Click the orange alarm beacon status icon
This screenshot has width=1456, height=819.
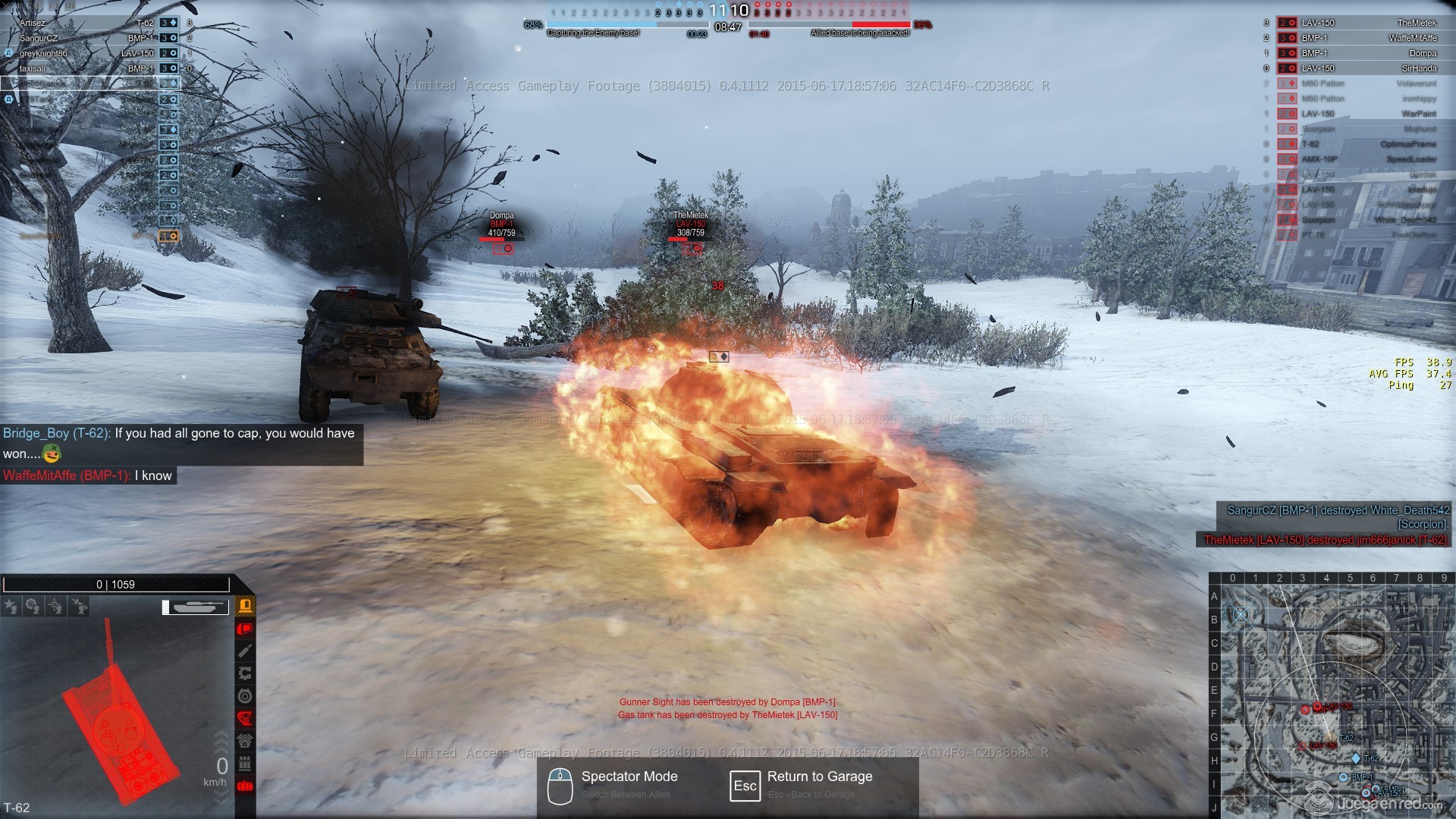click(245, 605)
